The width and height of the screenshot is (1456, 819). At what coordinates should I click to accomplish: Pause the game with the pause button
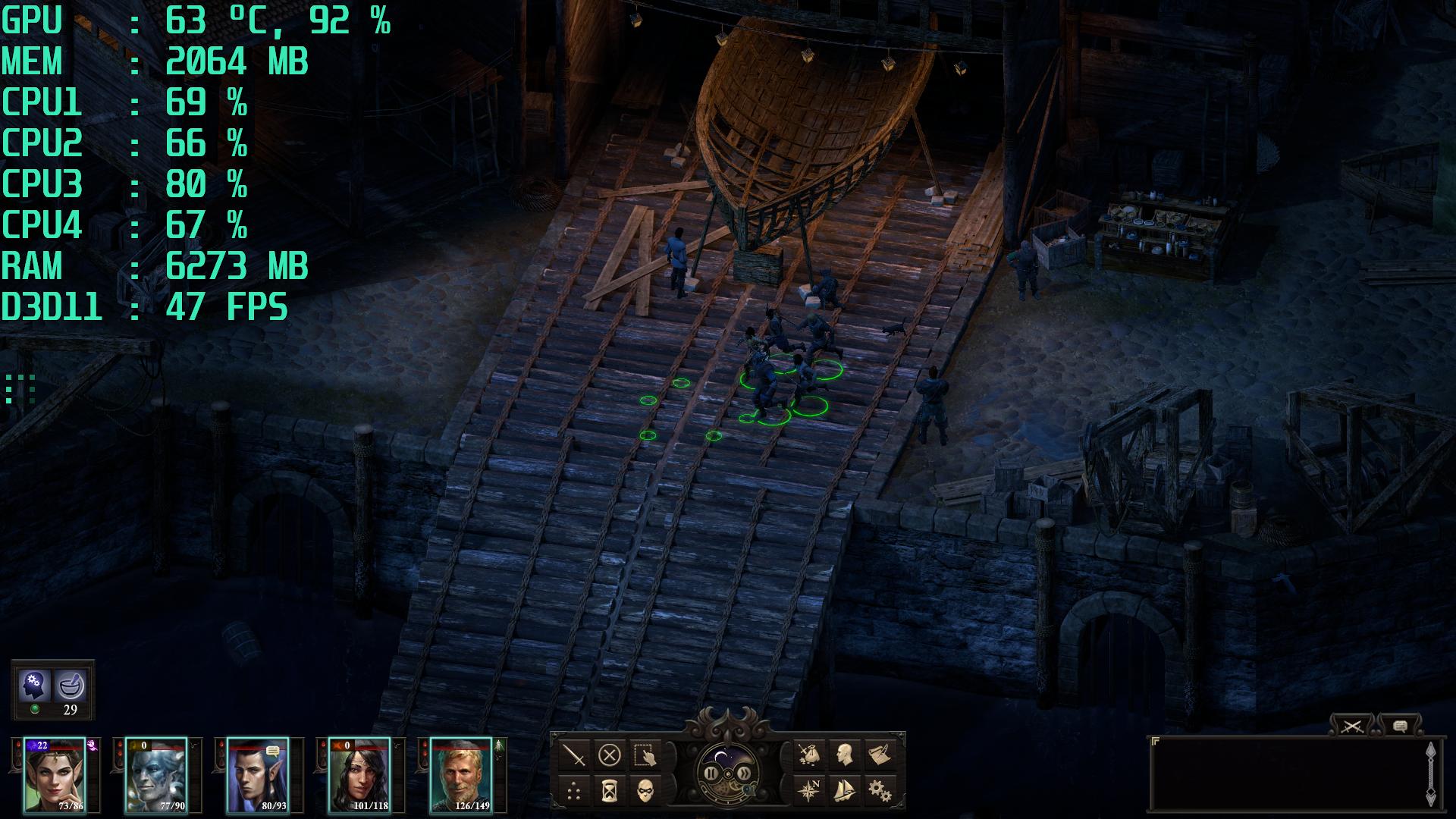click(x=712, y=774)
